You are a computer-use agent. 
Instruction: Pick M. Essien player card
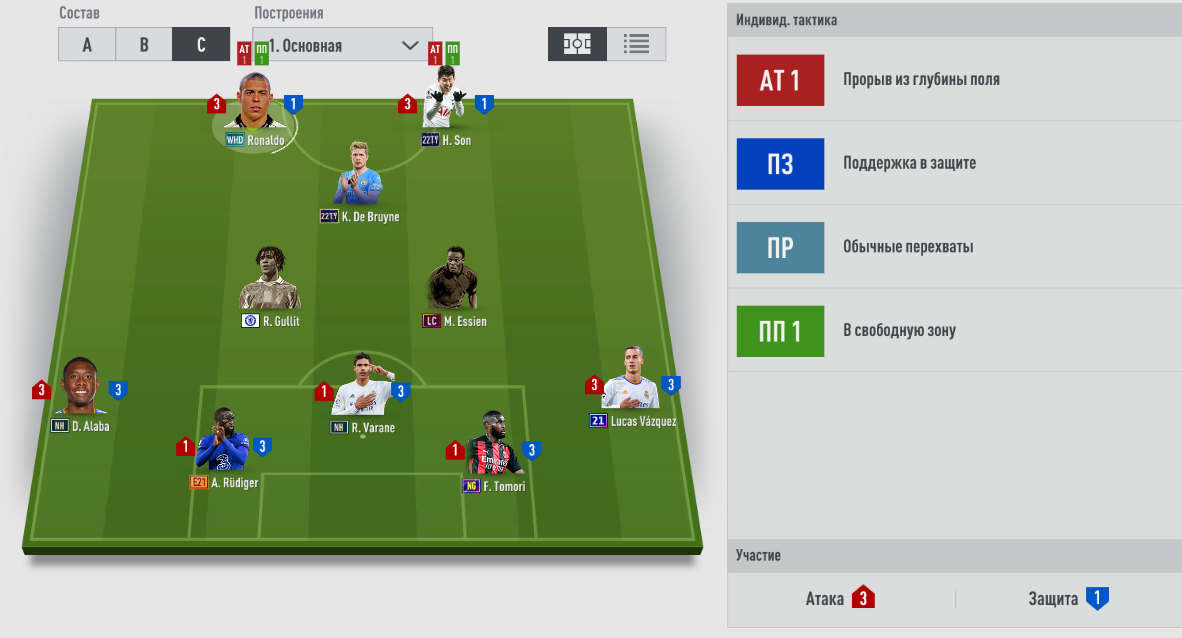452,284
